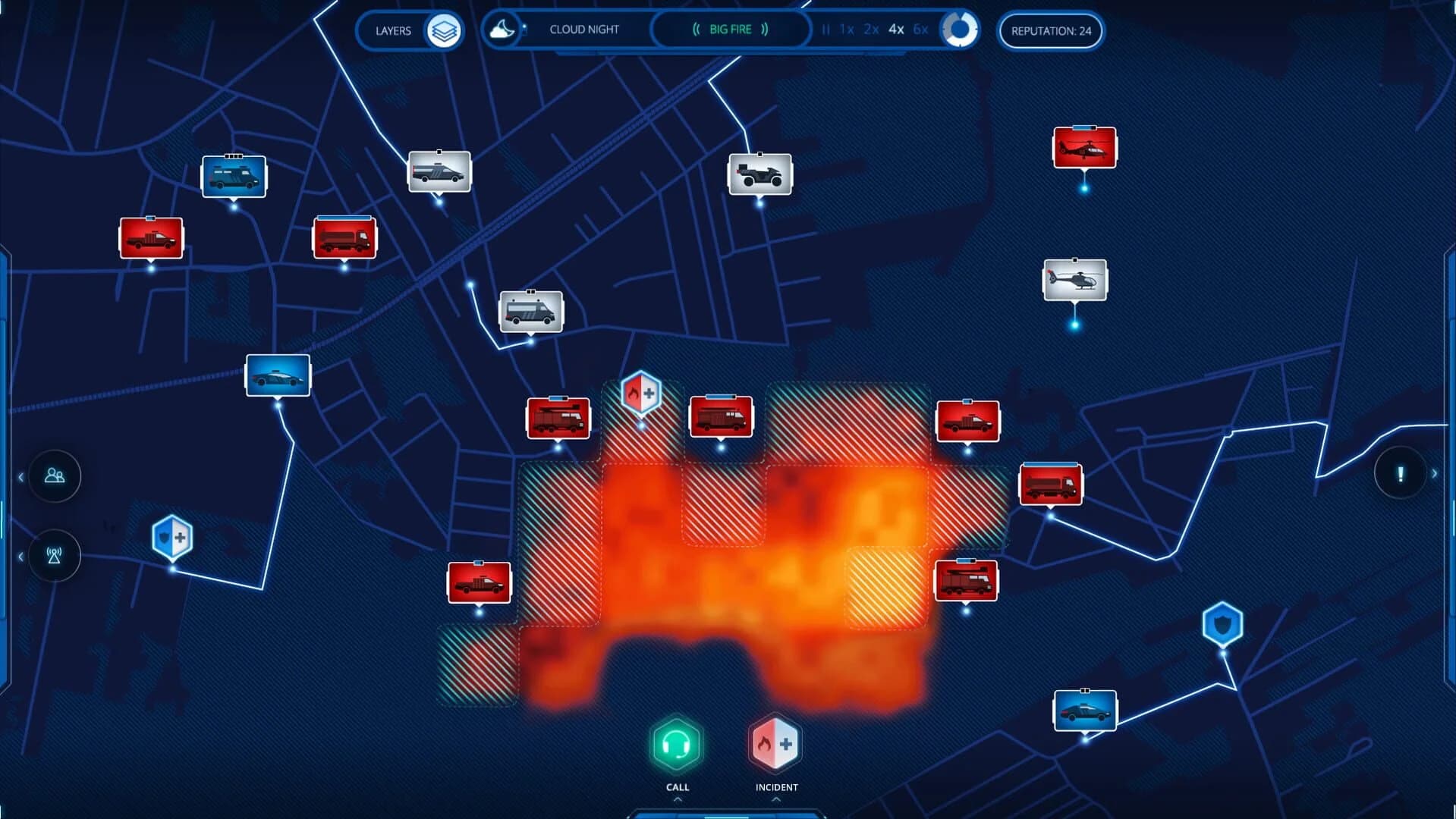Select the white medical helicopter unit

(x=1074, y=281)
